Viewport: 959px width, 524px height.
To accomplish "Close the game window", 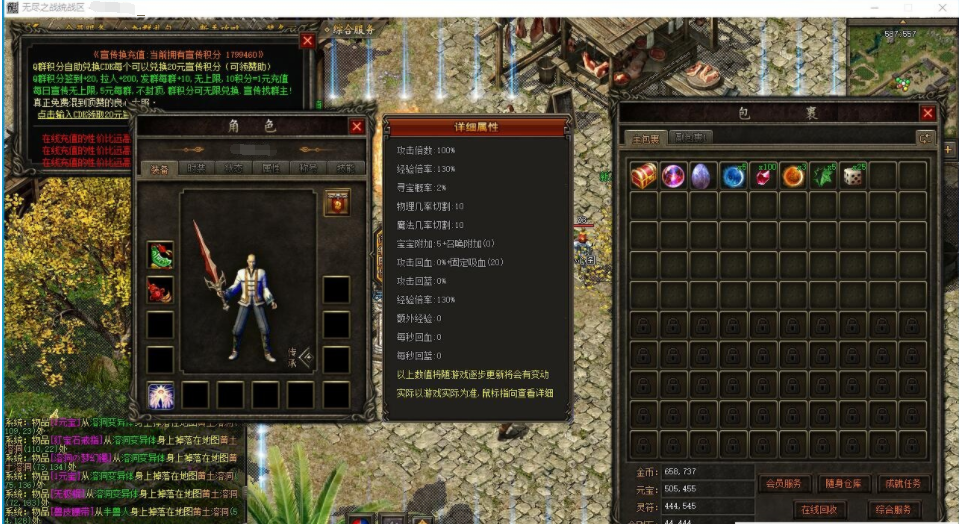I will pyautogui.click(x=940, y=7).
